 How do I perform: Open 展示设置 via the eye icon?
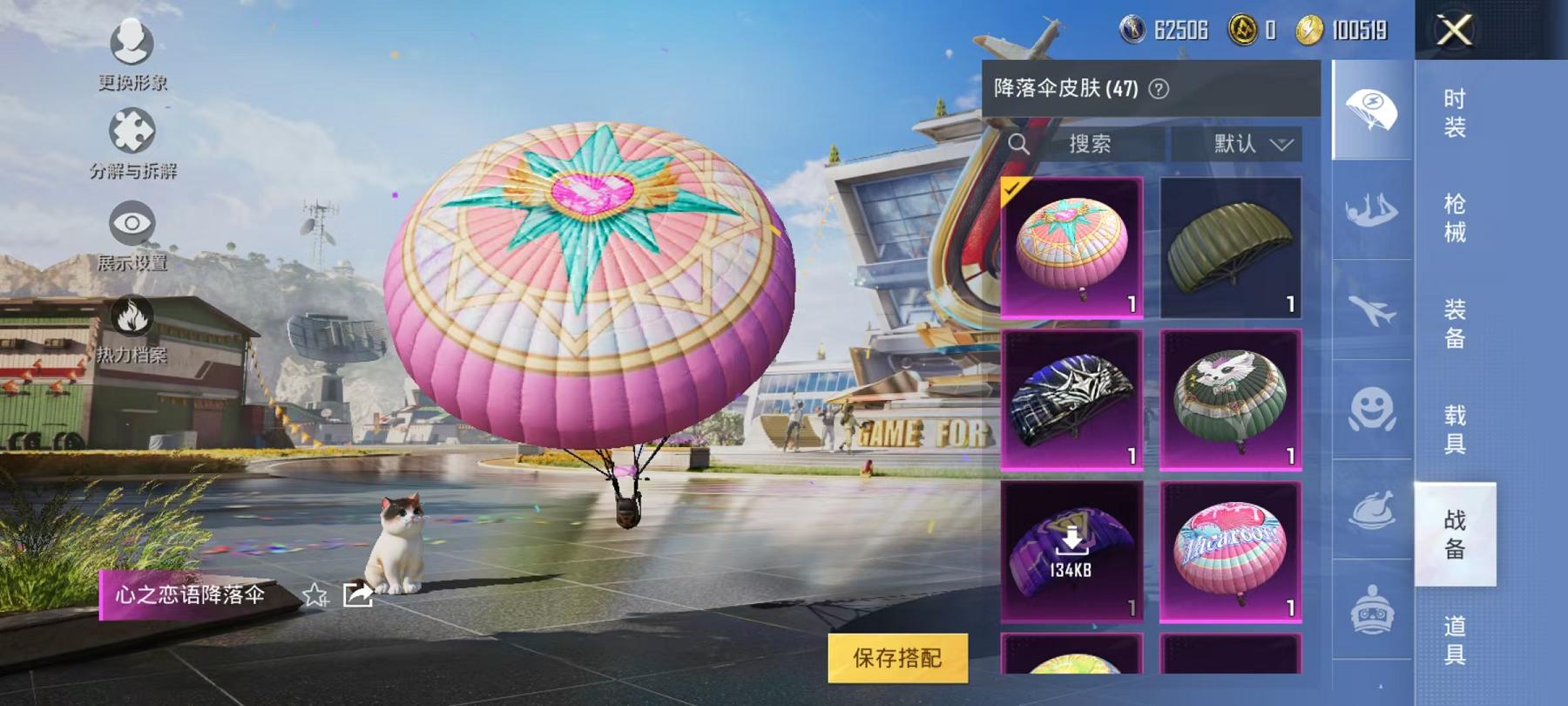click(x=131, y=221)
